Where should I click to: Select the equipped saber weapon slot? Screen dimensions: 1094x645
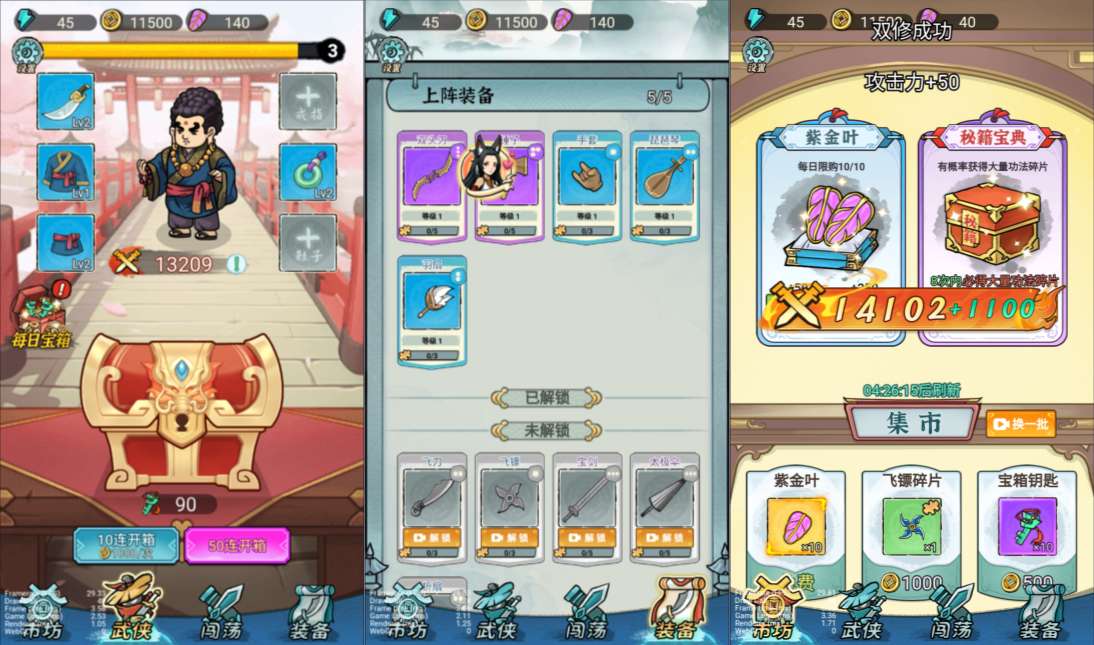(x=65, y=102)
